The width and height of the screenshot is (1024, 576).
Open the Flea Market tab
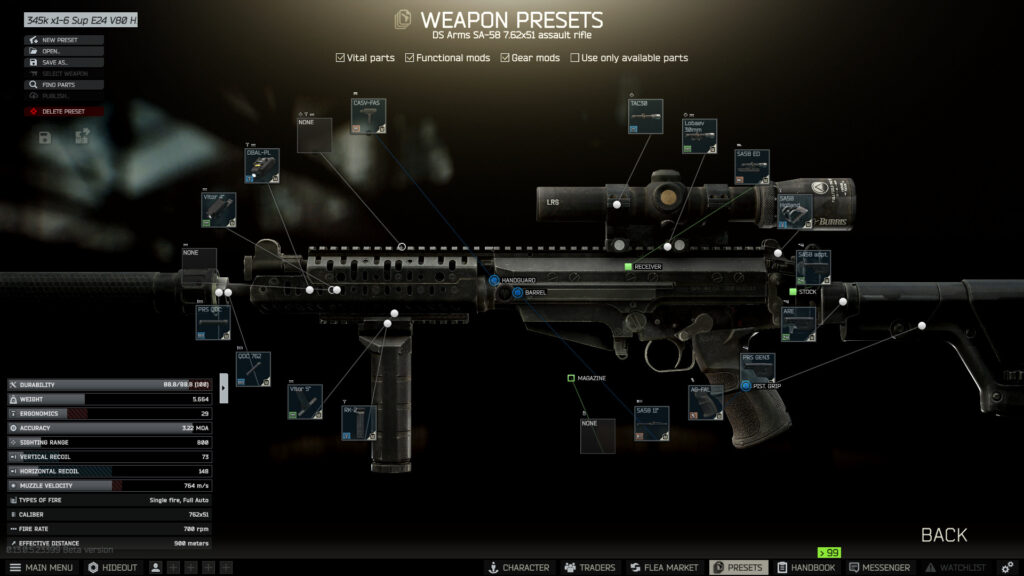(x=661, y=567)
